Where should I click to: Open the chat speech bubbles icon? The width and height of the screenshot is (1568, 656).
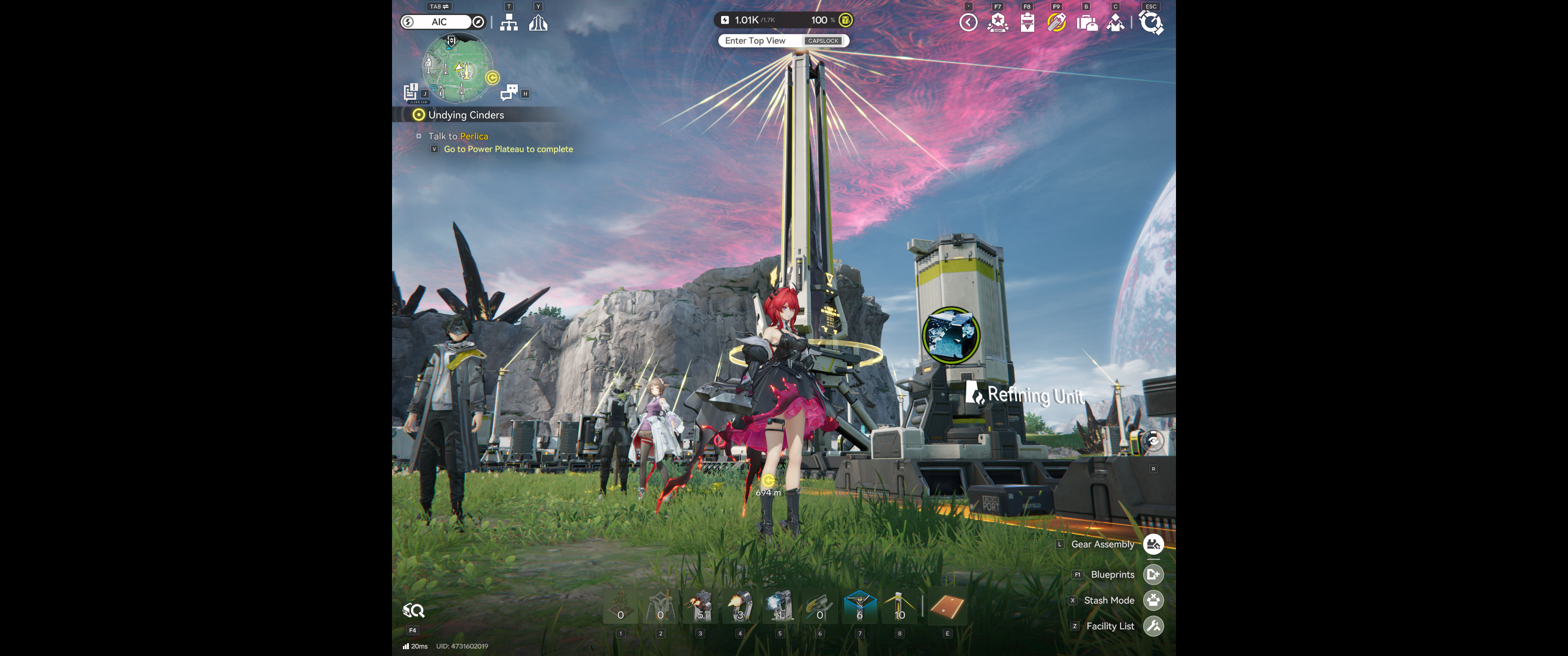tap(508, 92)
